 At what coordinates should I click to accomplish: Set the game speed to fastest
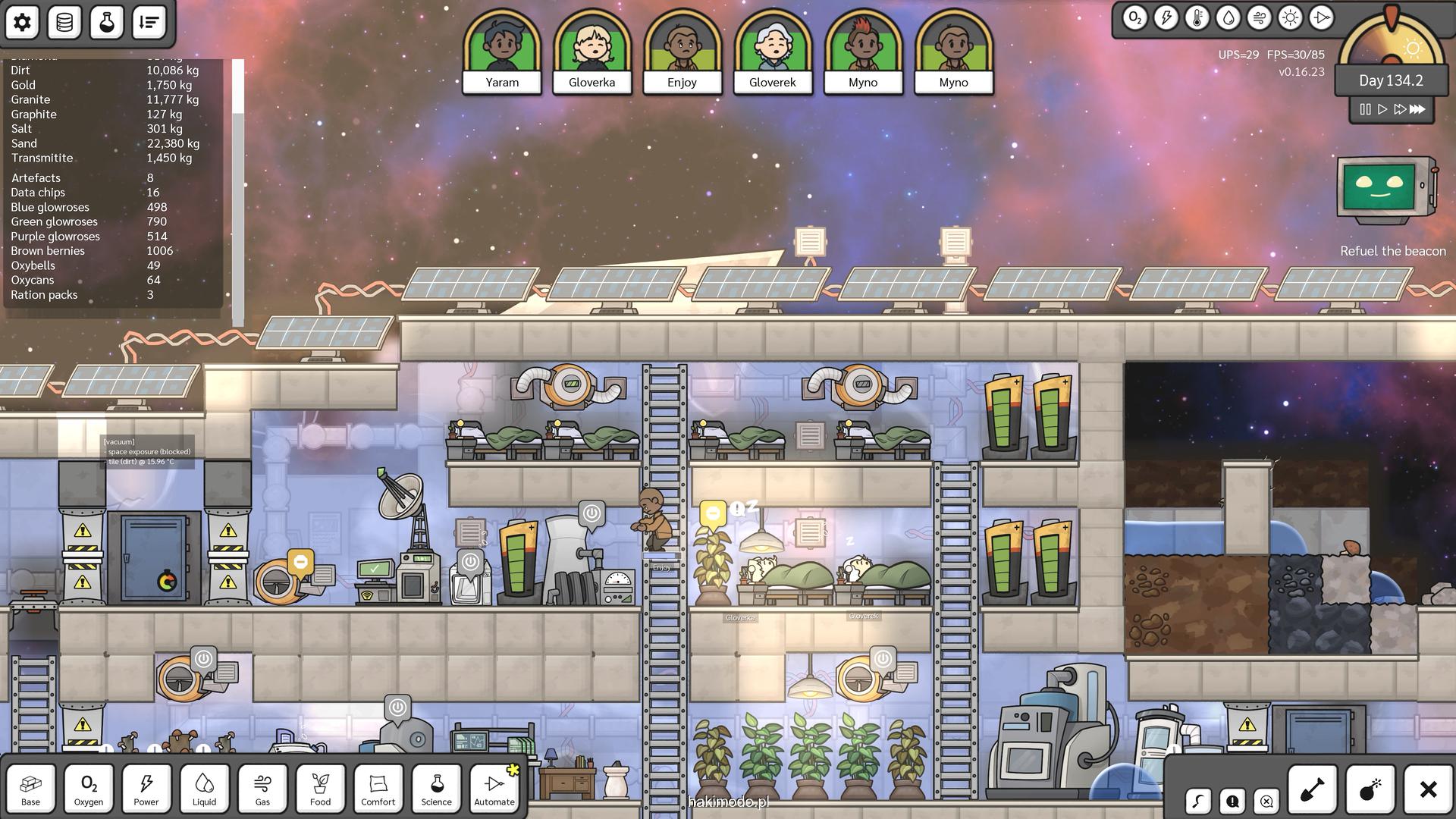click(x=1417, y=109)
